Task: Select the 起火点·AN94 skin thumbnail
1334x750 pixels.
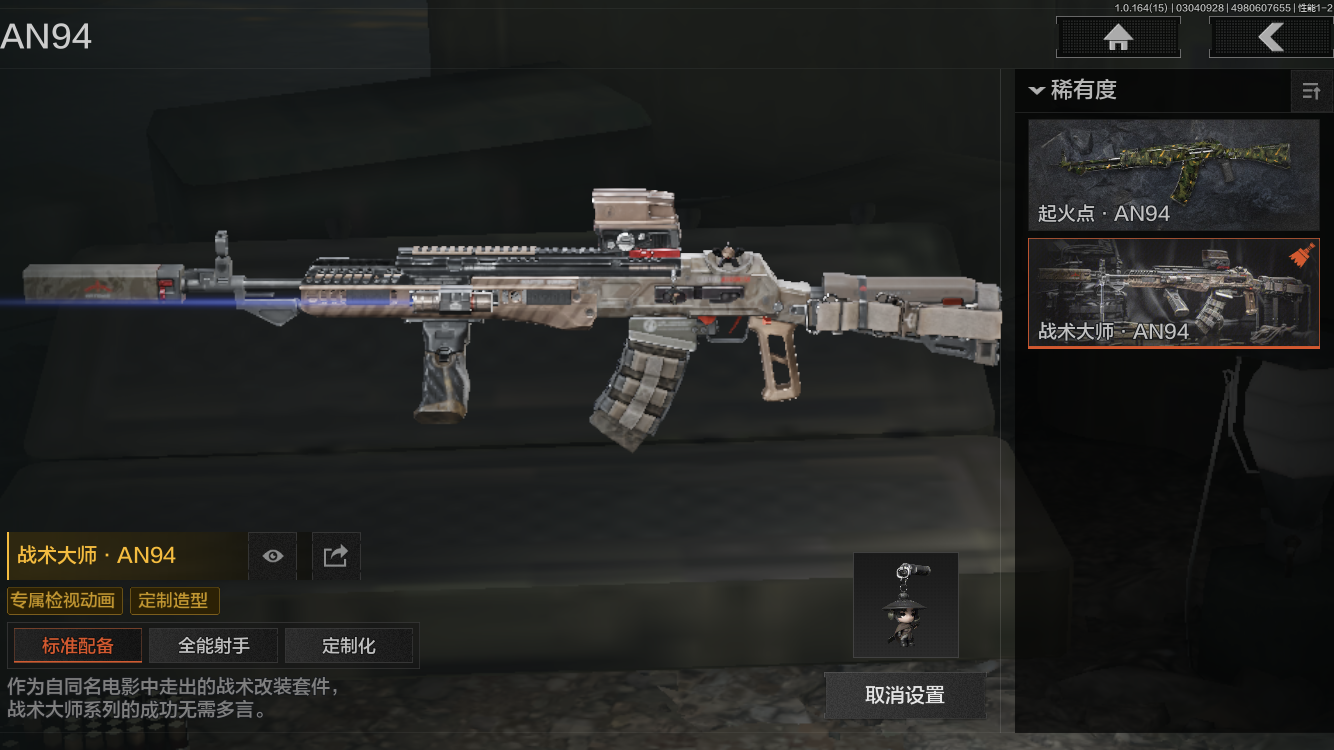Action: pyautogui.click(x=1174, y=175)
